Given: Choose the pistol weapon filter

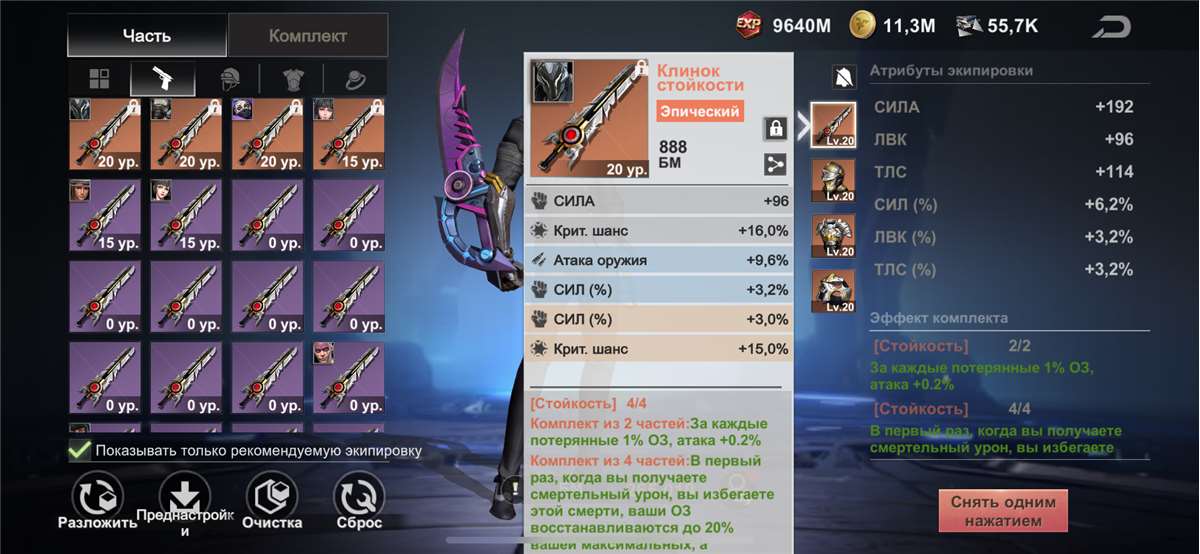Looking at the screenshot, I should click(160, 79).
